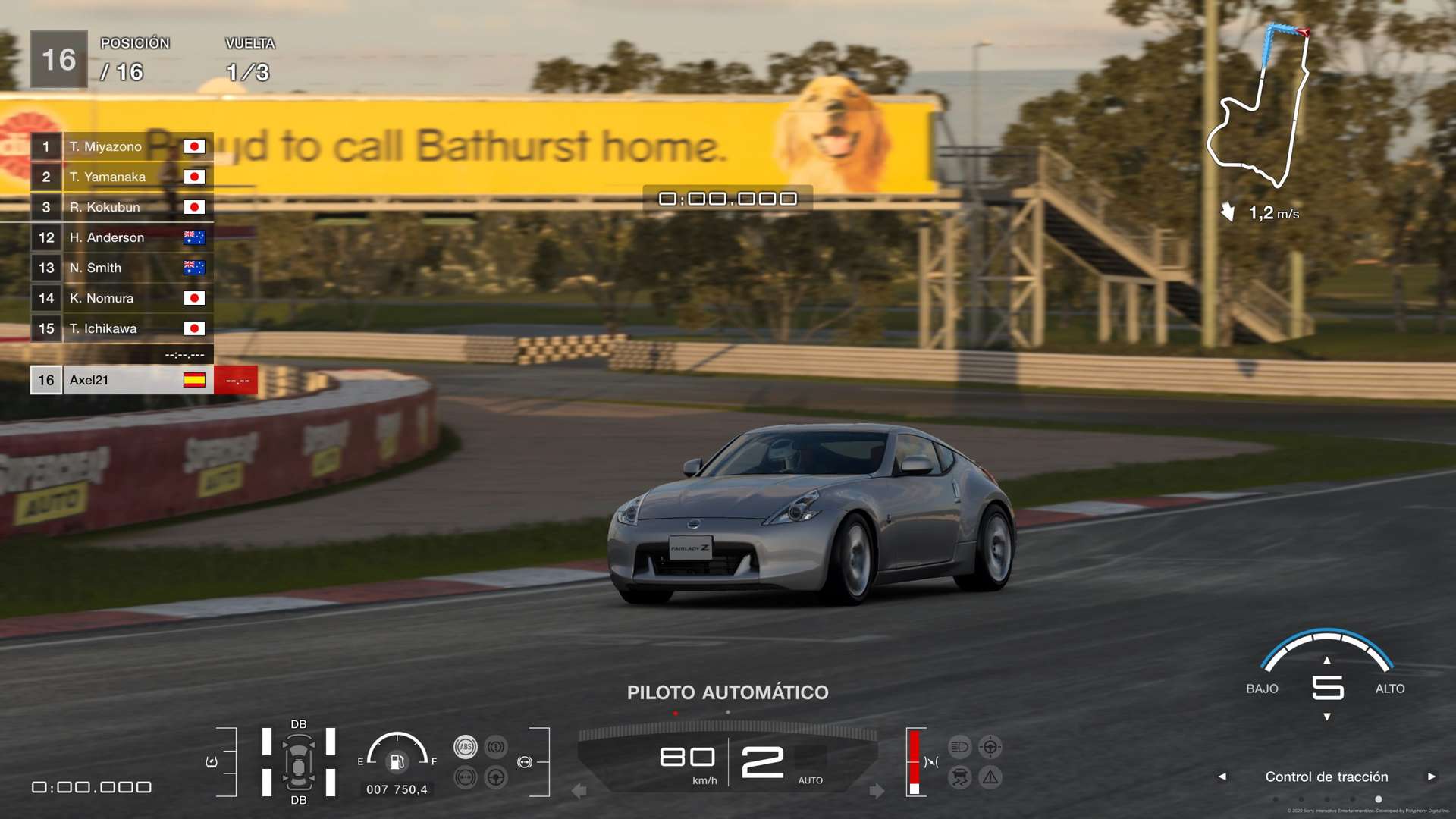Highlight the Axel21 player row
This screenshot has height=819, width=1456.
pyautogui.click(x=121, y=380)
